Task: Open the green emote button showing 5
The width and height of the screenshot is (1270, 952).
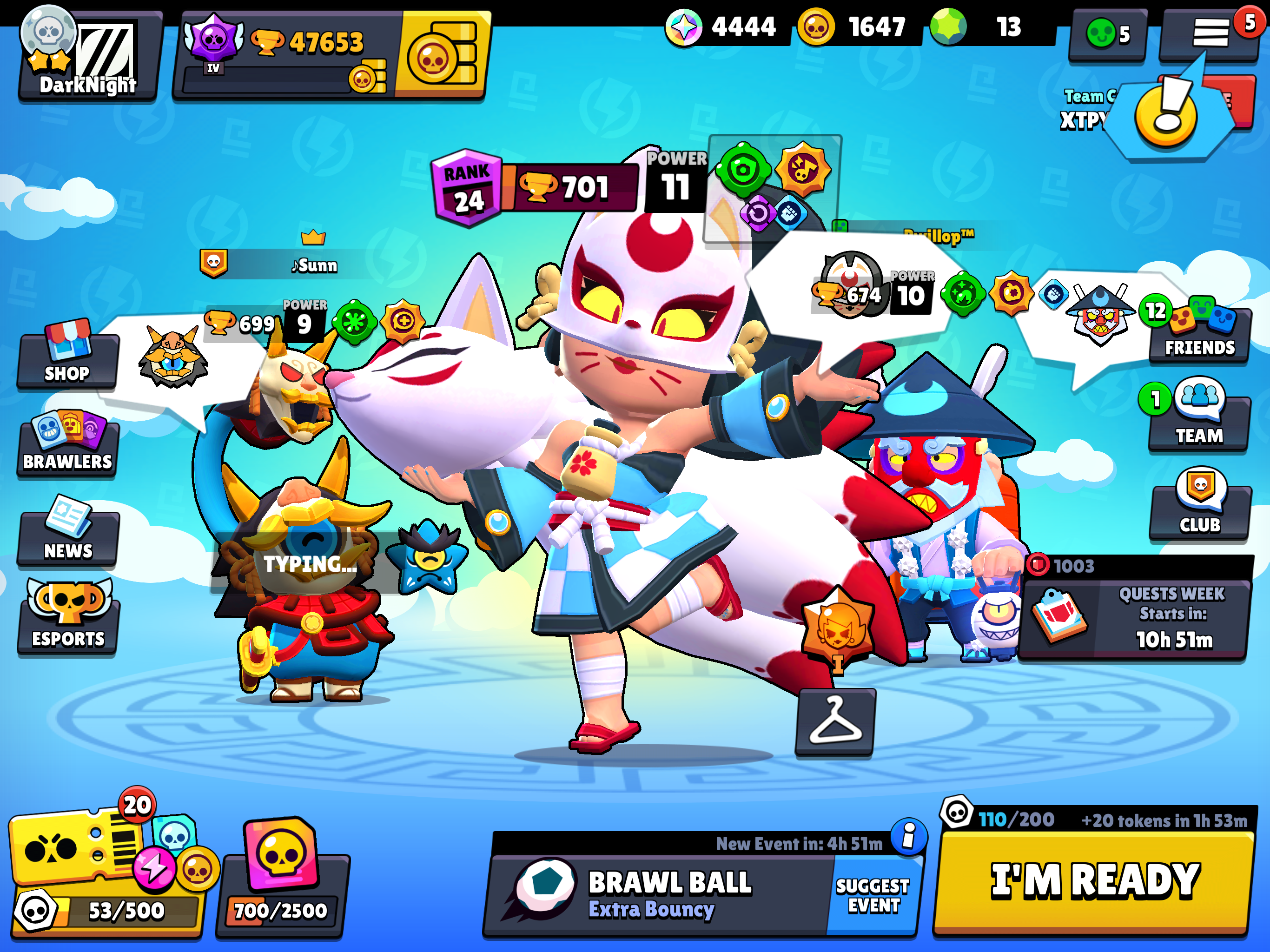Action: pyautogui.click(x=1107, y=34)
